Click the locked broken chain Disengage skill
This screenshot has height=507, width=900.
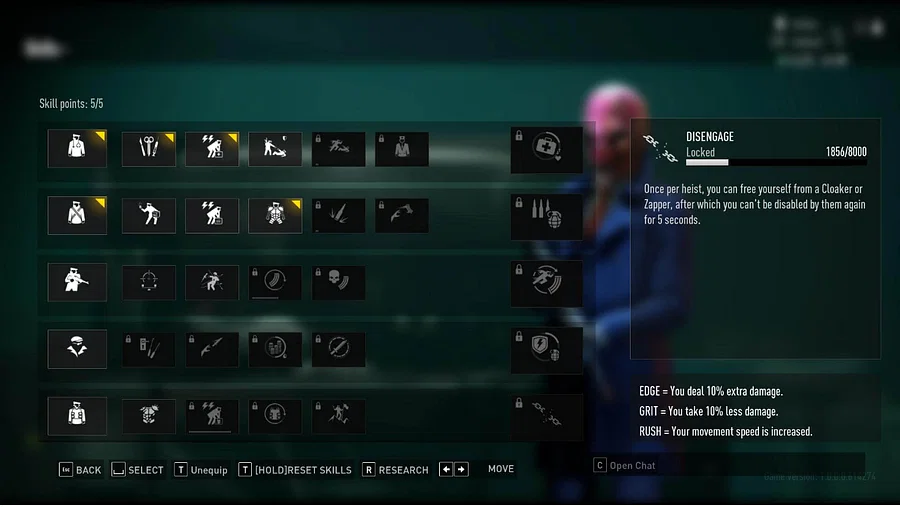[x=546, y=417]
